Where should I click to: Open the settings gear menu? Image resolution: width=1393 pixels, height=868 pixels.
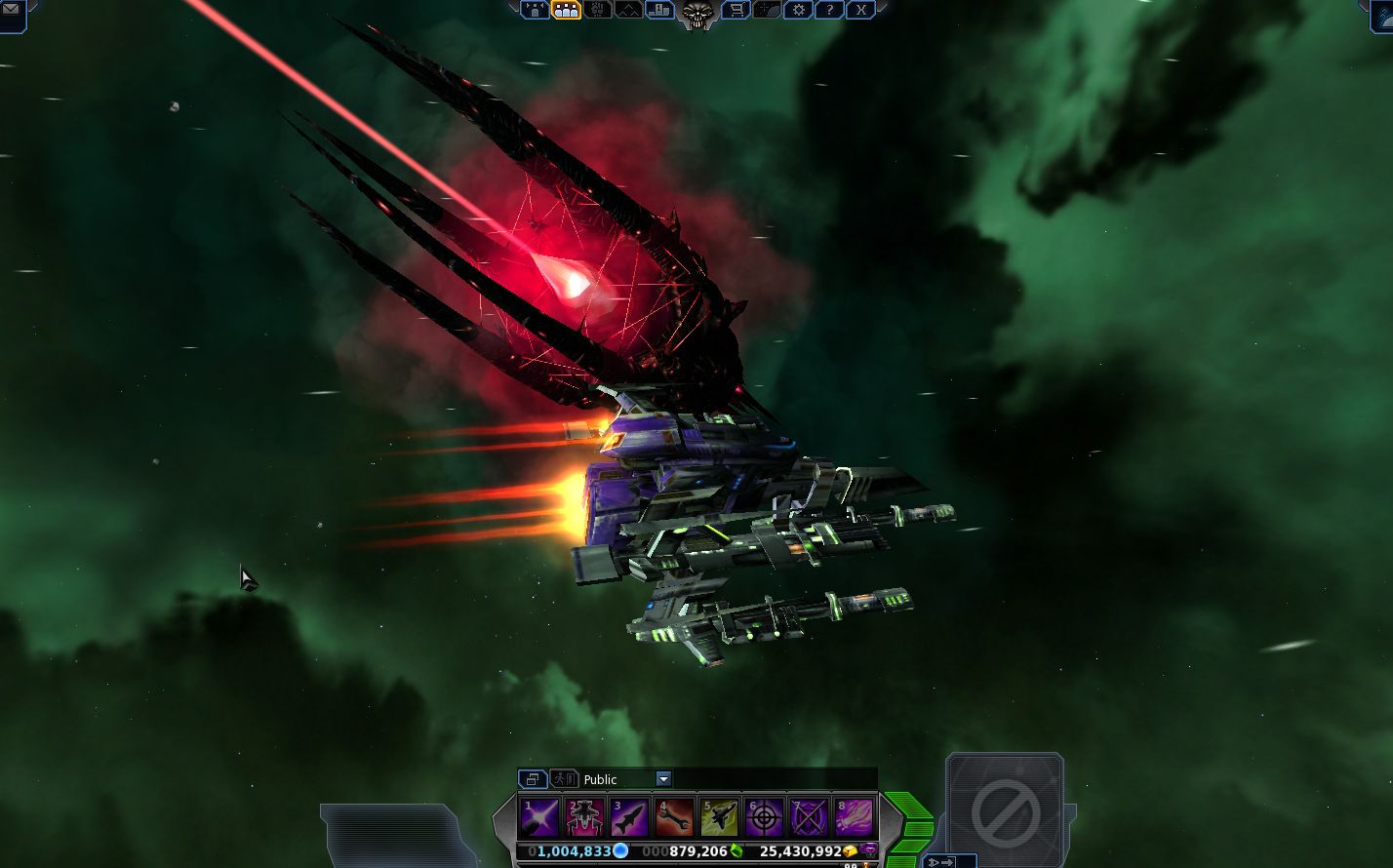[x=799, y=10]
